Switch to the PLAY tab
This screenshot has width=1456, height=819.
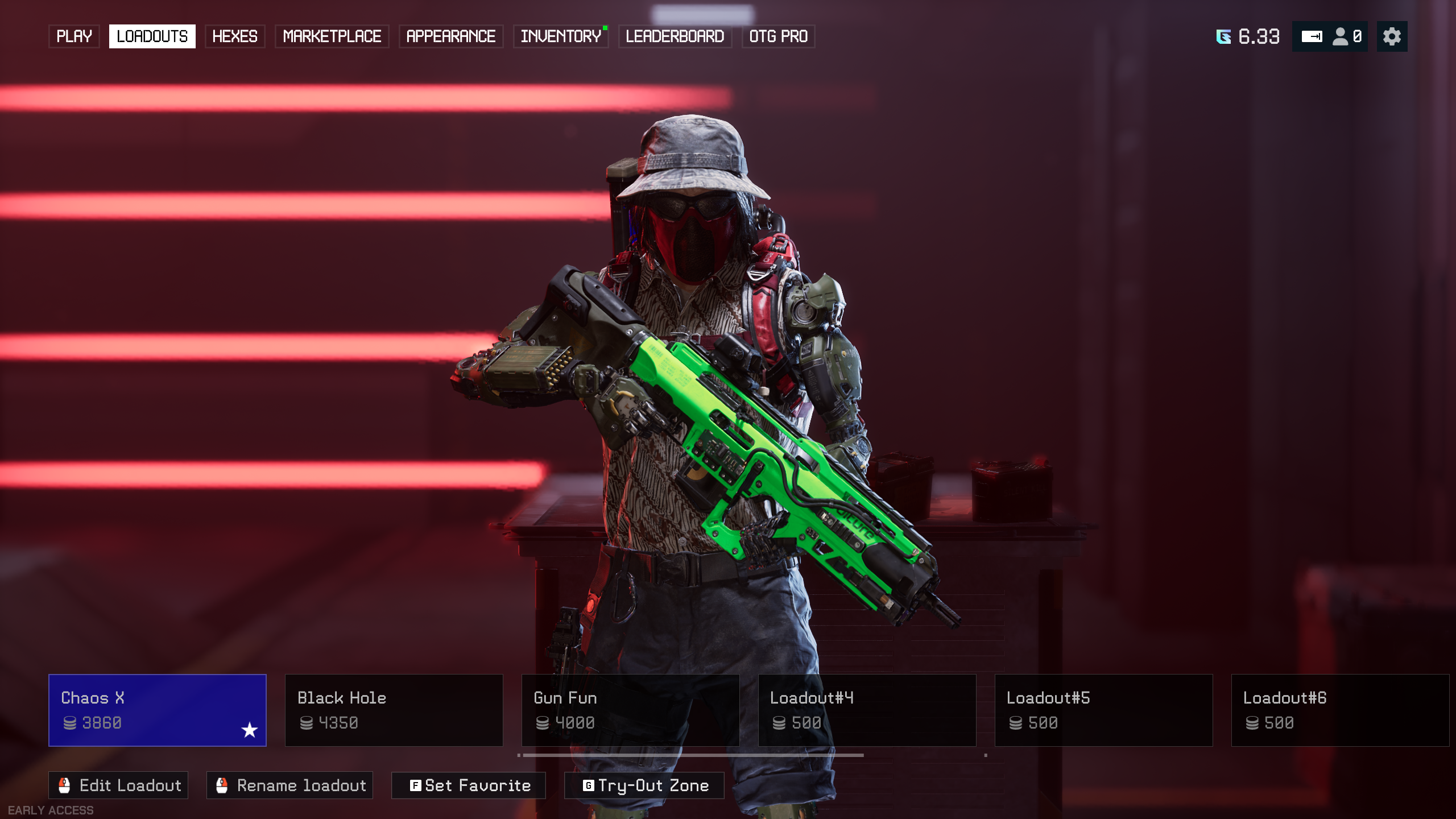click(x=74, y=36)
